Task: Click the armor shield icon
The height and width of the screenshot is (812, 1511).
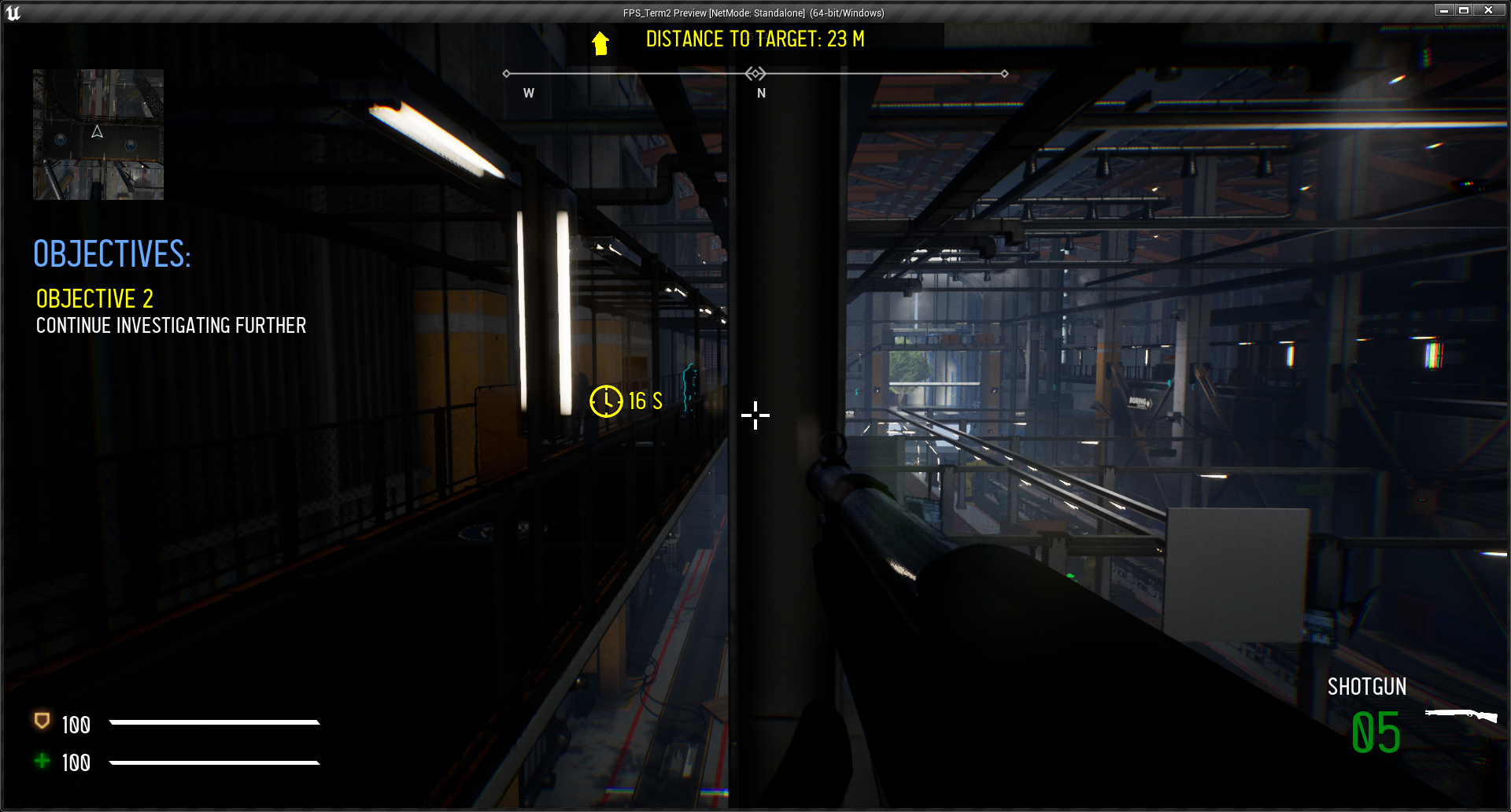Action: (42, 721)
